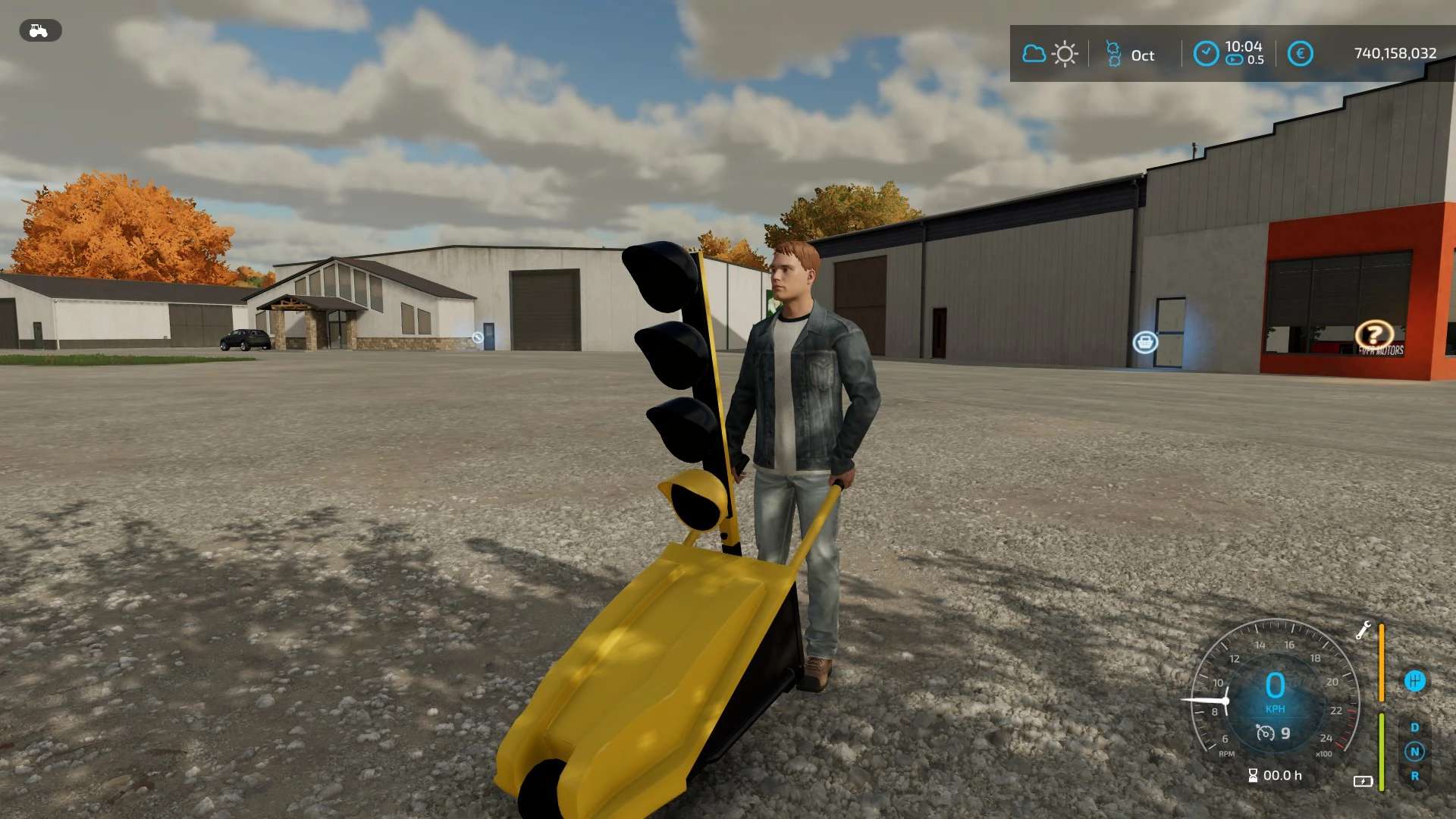Click the cruise control speed icon

click(x=1265, y=733)
